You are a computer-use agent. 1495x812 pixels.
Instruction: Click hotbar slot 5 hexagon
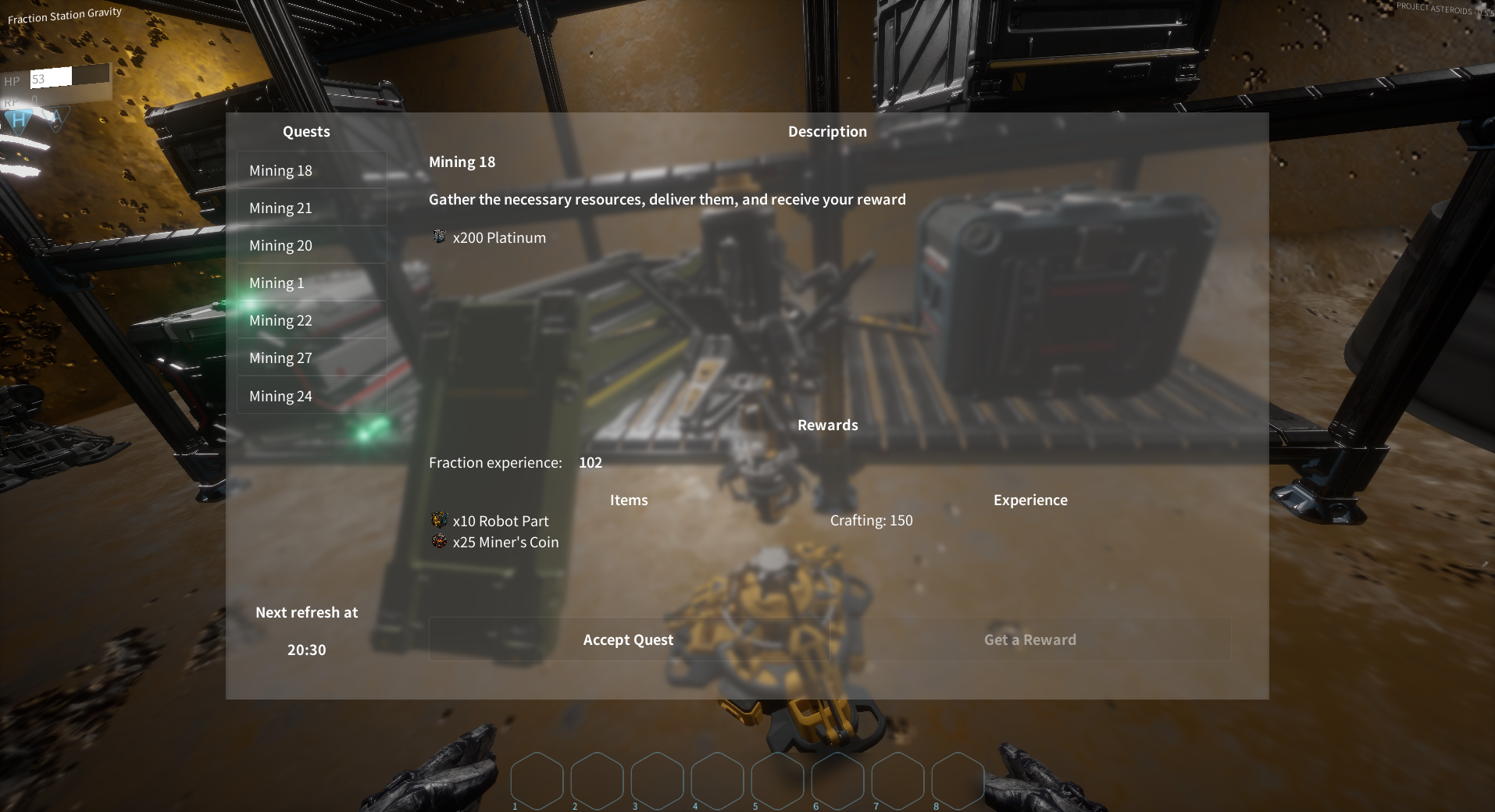pos(778,781)
